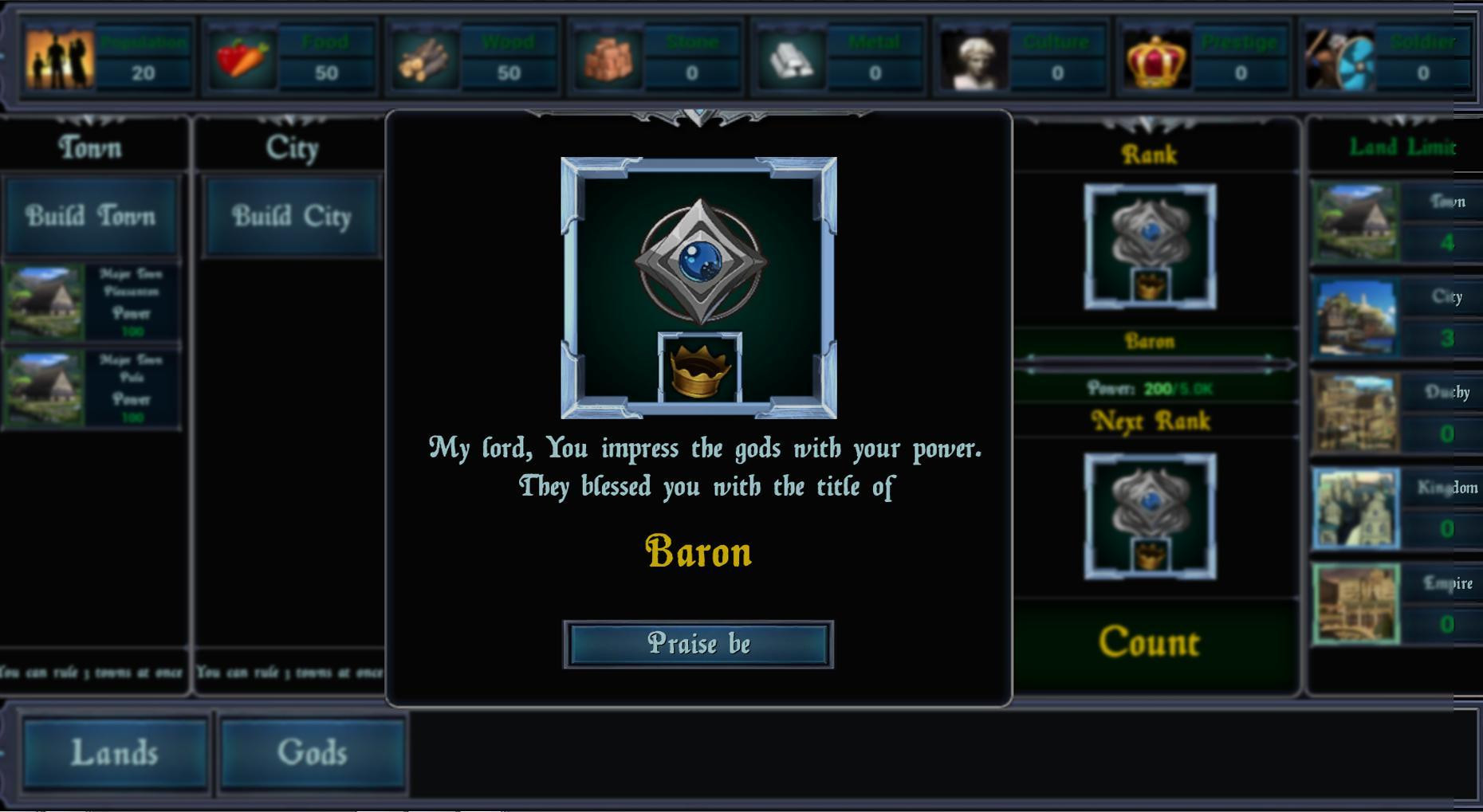Confirm the Baron title with Praise be
Image resolution: width=1483 pixels, height=812 pixels.
tap(698, 644)
